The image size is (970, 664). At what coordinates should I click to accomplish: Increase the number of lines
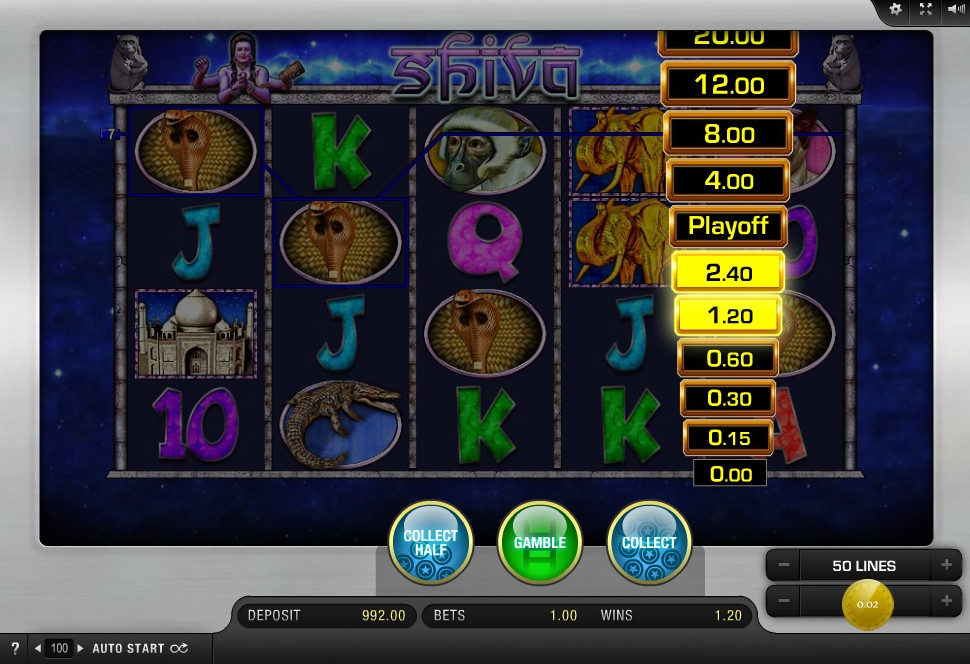945,565
